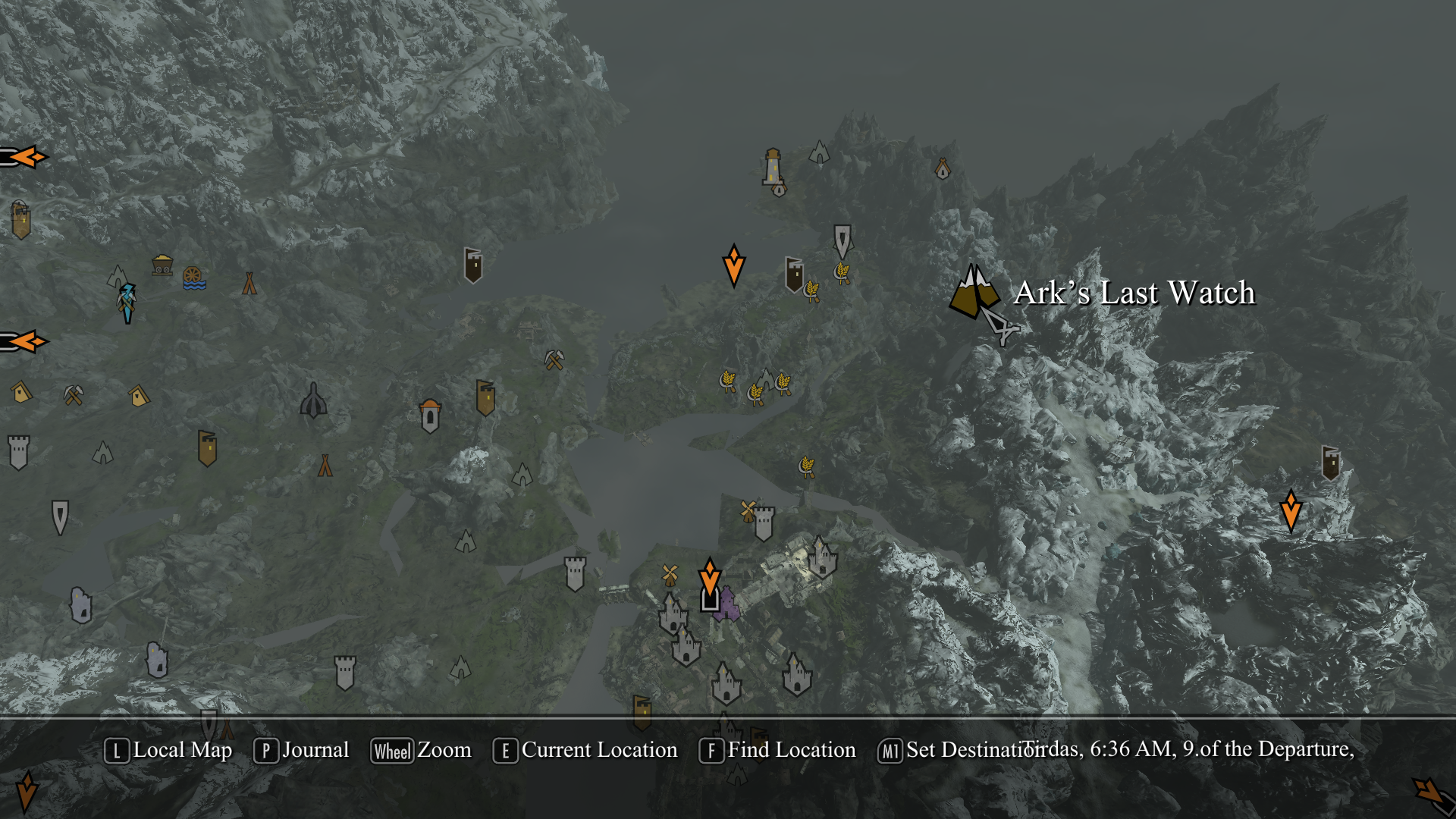This screenshot has width=1456, height=819.
Task: Click the lighthouse map marker
Action: 772,168
